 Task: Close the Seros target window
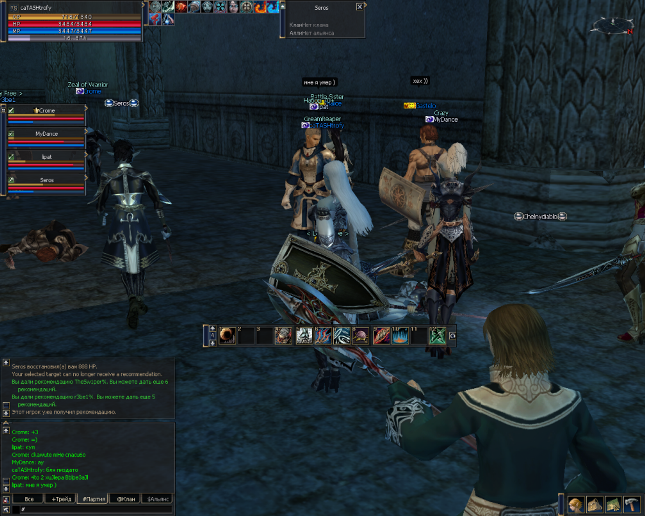pos(358,7)
